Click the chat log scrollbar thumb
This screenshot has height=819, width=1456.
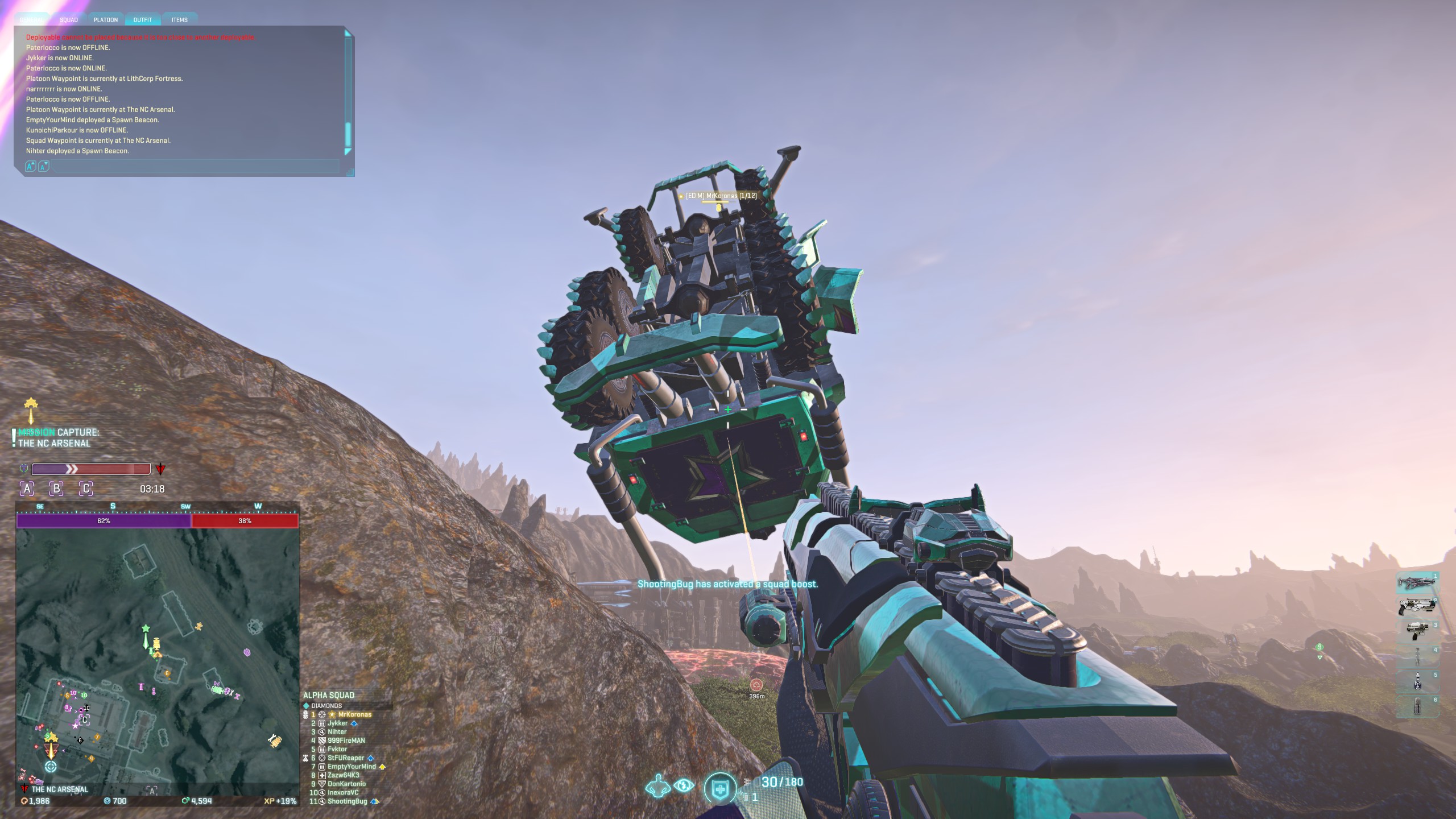(348, 134)
